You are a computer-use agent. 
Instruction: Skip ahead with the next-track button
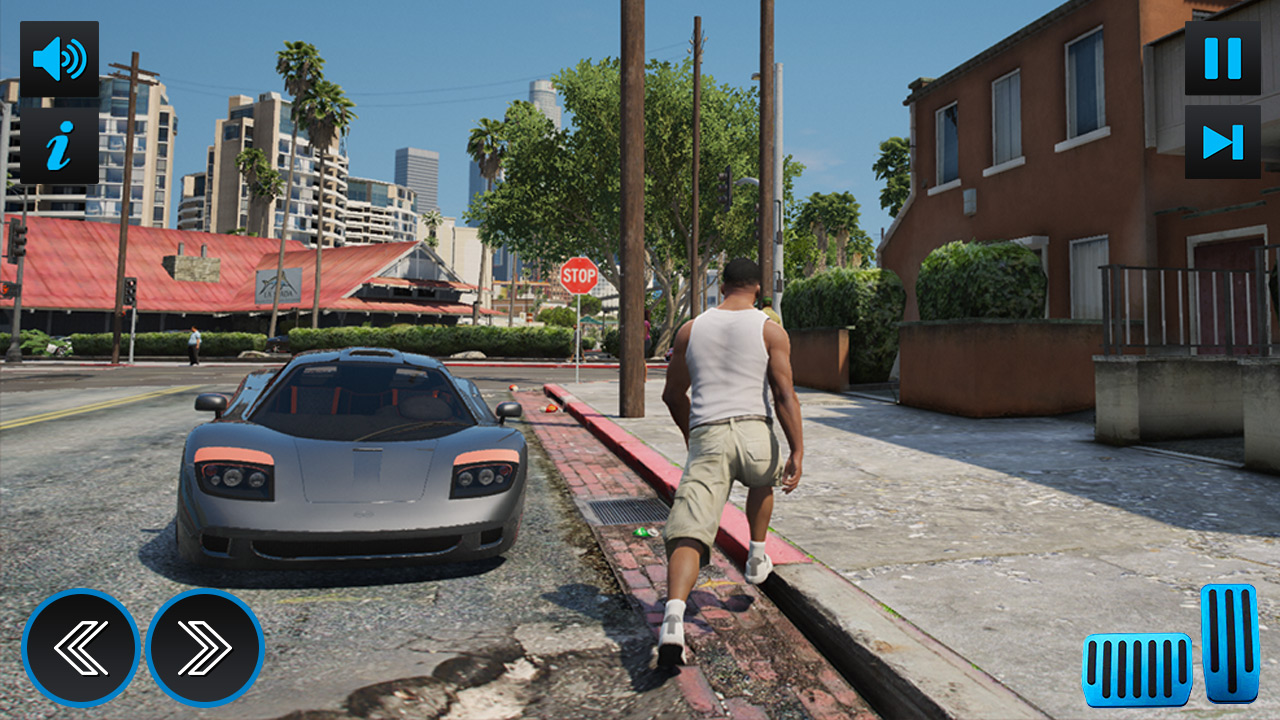[x=1222, y=142]
